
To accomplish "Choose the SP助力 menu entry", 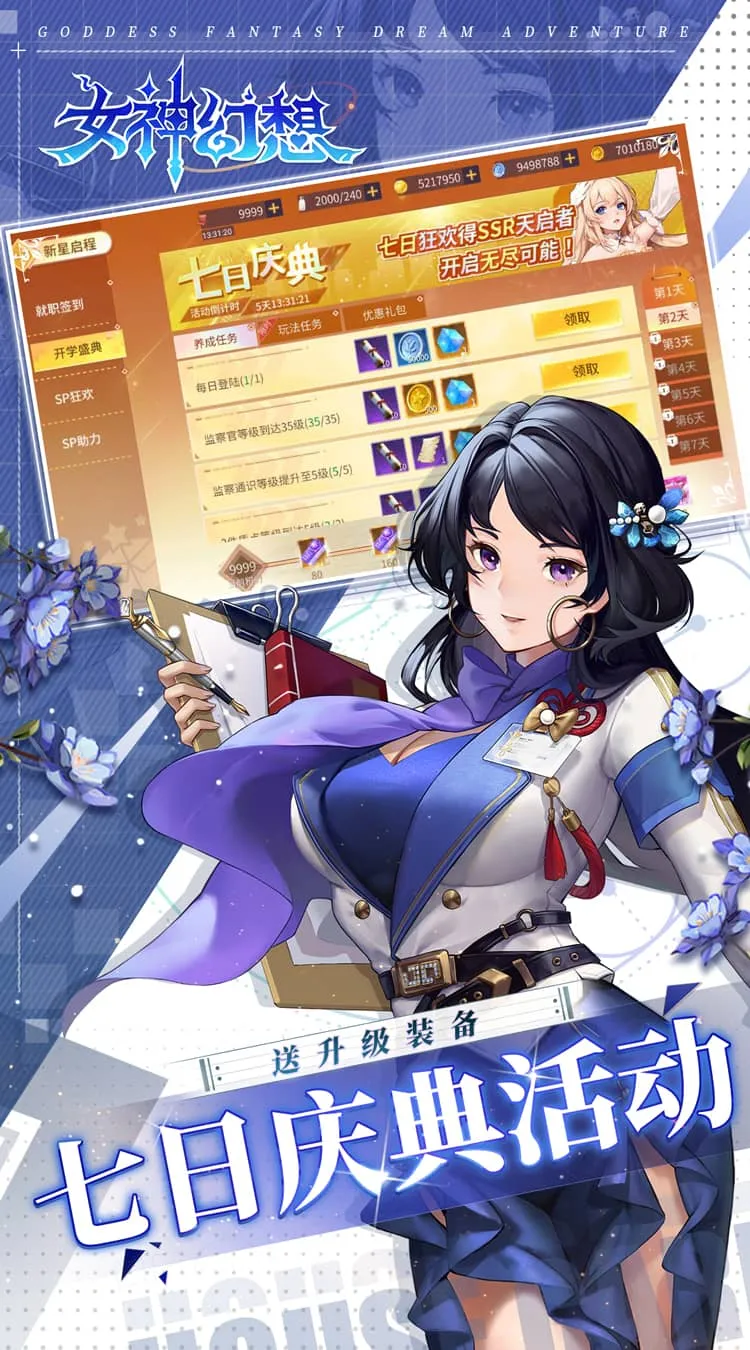I will pos(82,441).
